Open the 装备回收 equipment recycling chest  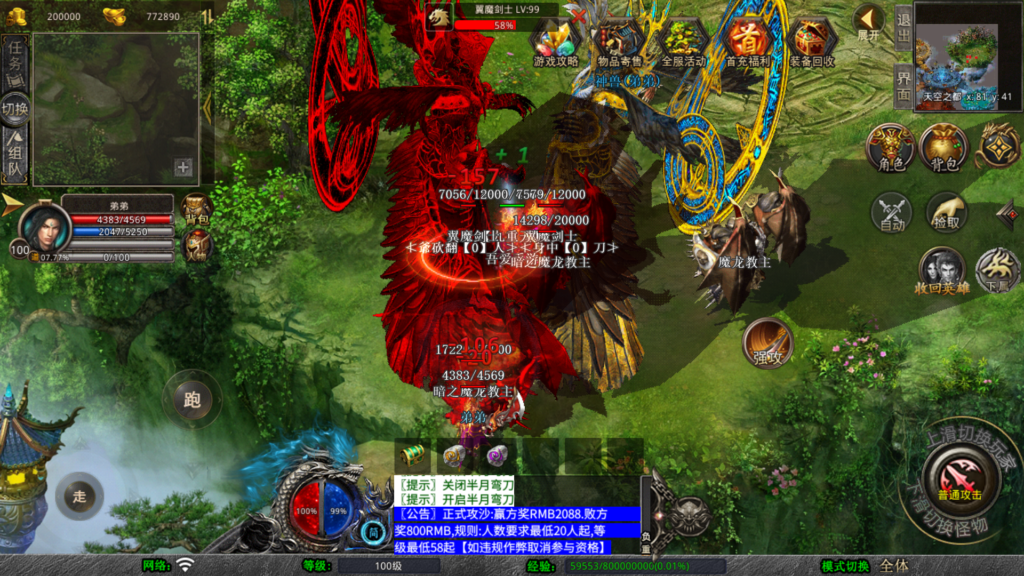click(x=813, y=40)
